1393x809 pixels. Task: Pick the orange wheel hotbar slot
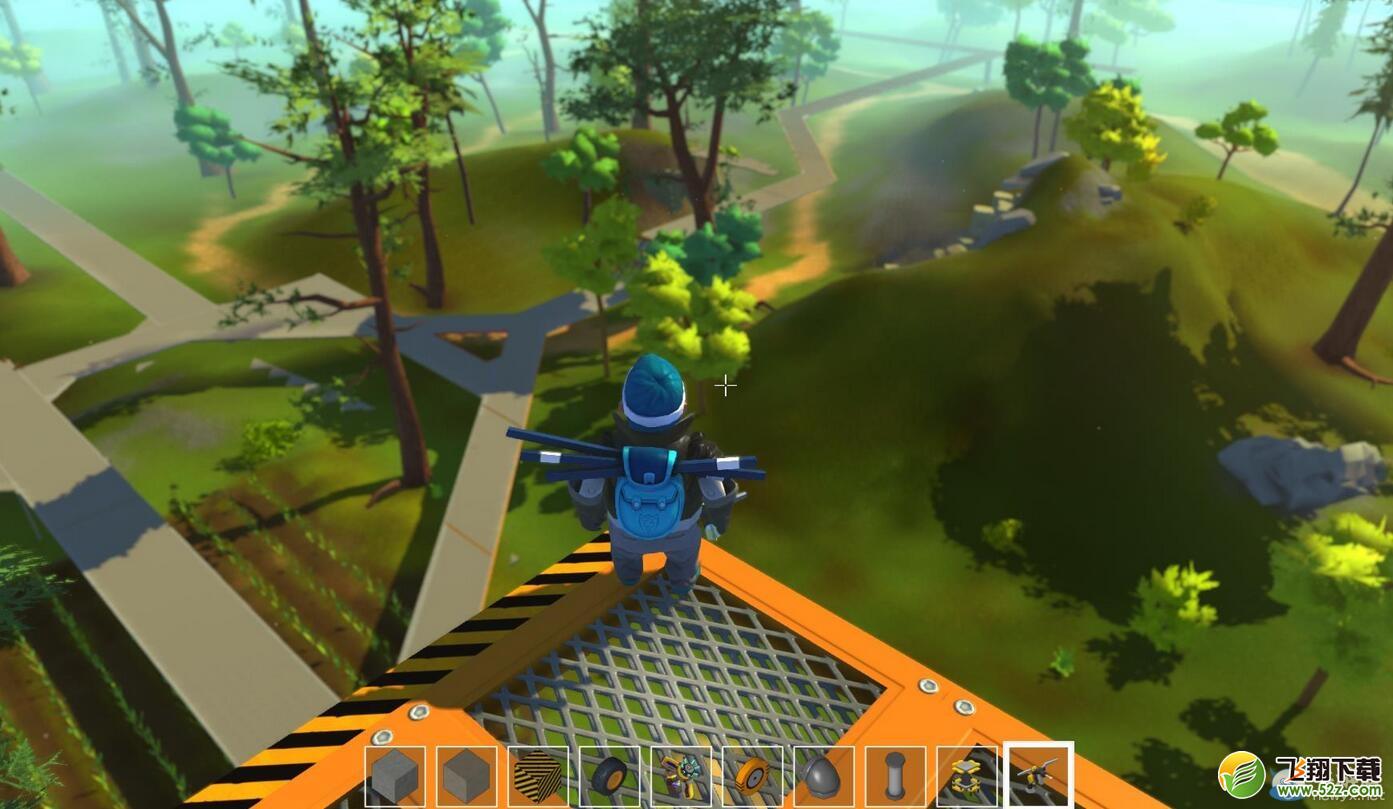coord(752,776)
